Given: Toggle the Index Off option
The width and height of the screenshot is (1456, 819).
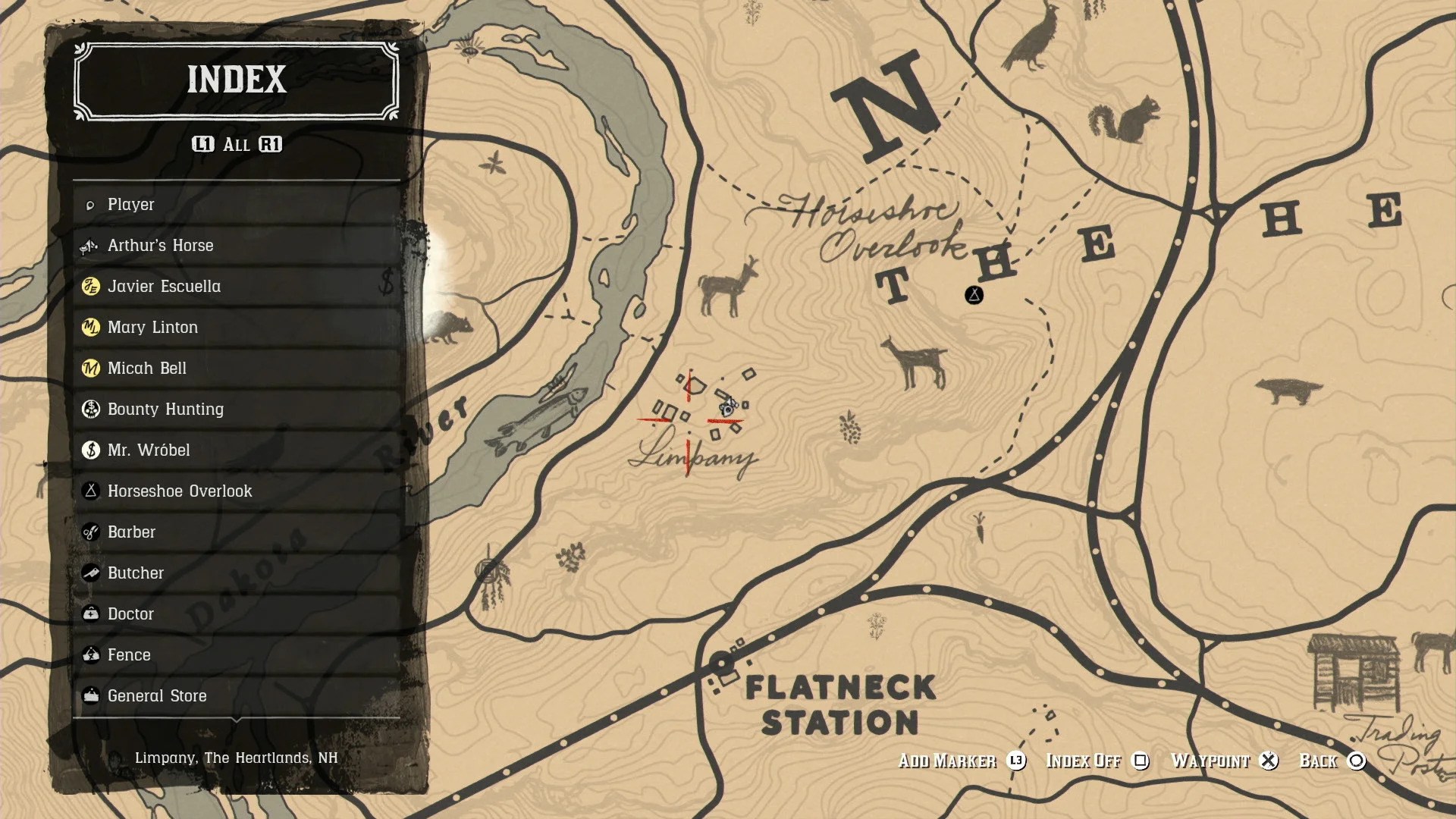Looking at the screenshot, I should (x=1083, y=761).
